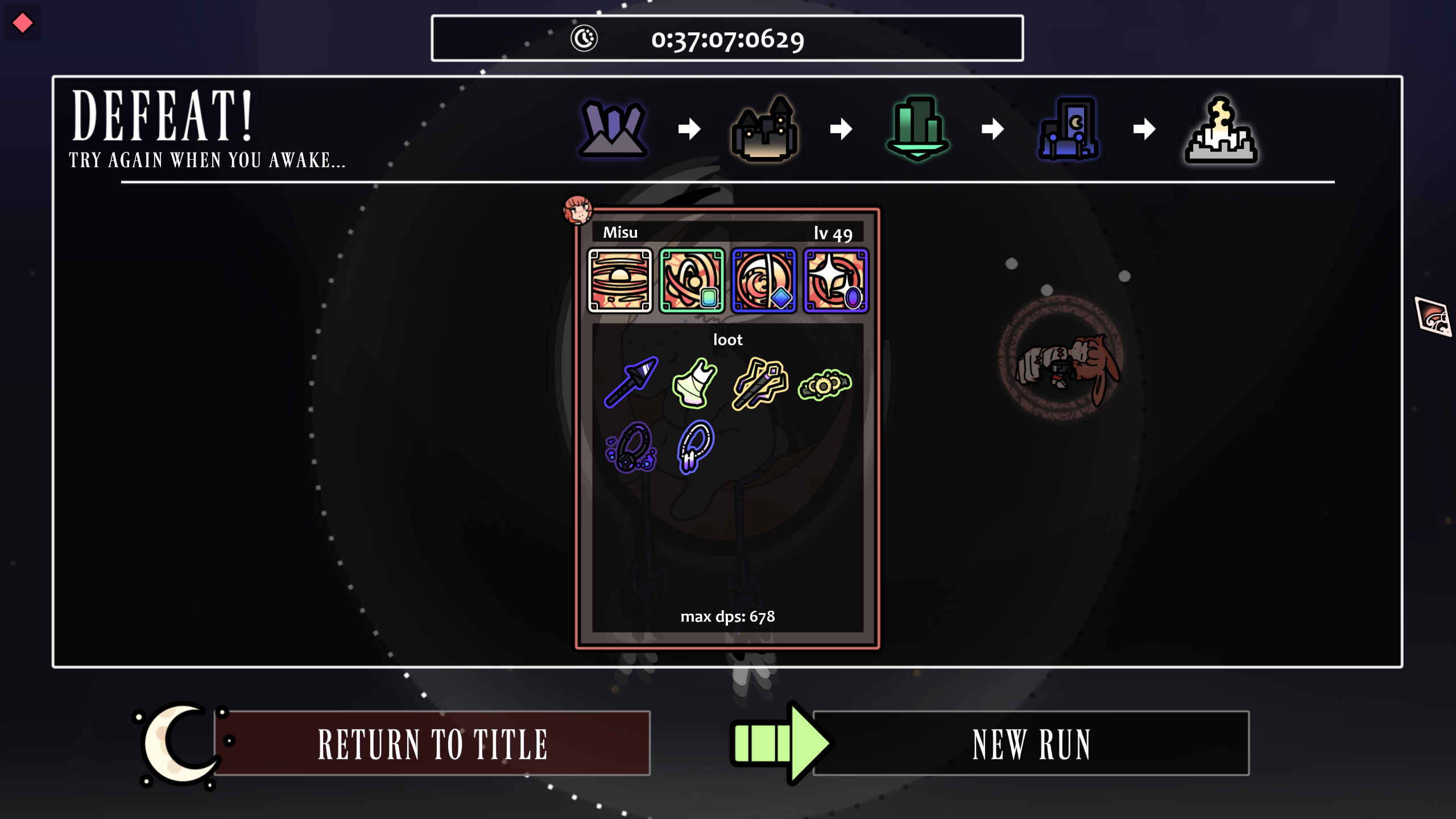The height and width of the screenshot is (819, 1456).
Task: Choose the blue-framed ability with sapphire gem
Action: tap(764, 280)
